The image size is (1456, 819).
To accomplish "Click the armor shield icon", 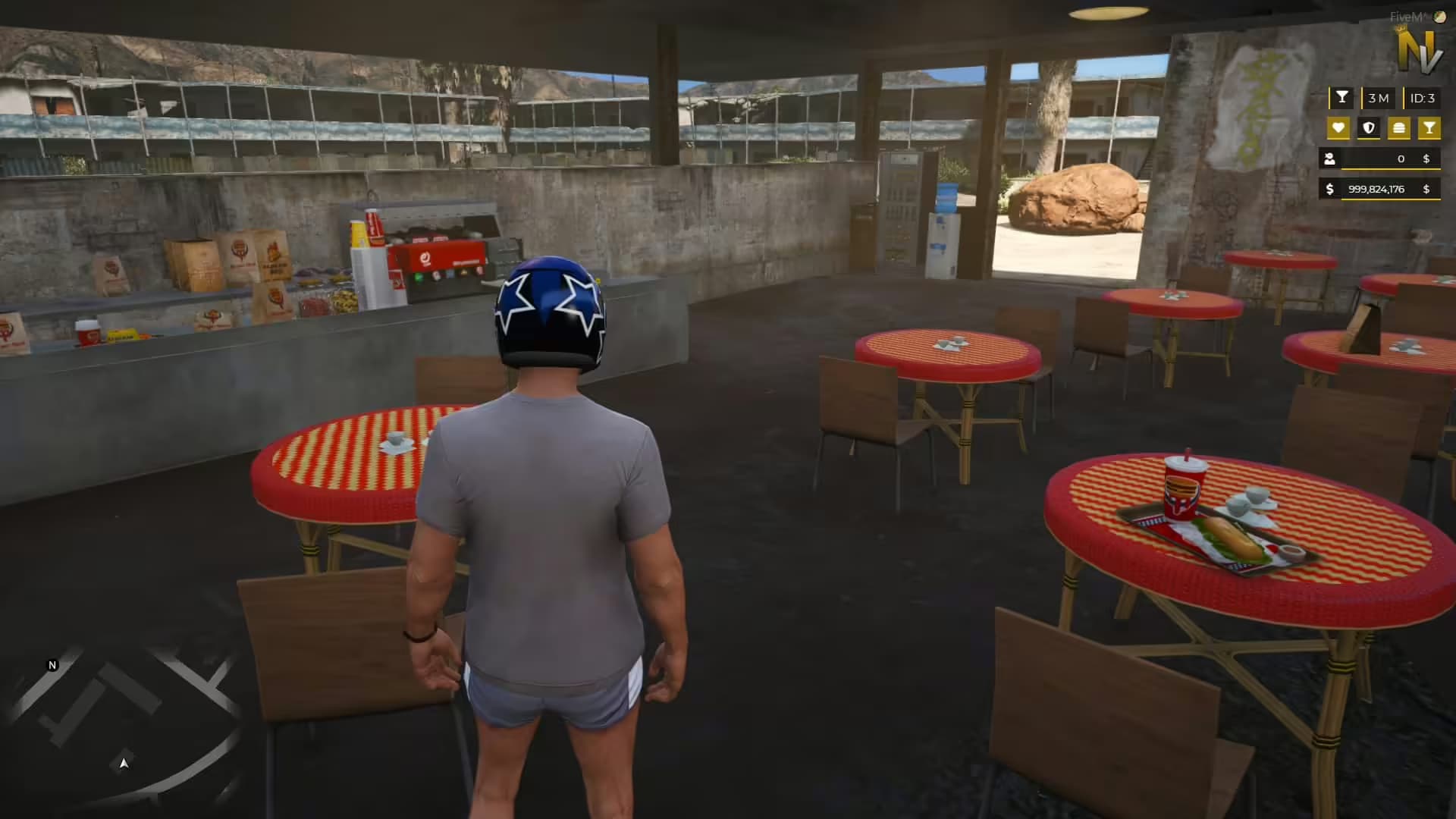I will 1369,127.
